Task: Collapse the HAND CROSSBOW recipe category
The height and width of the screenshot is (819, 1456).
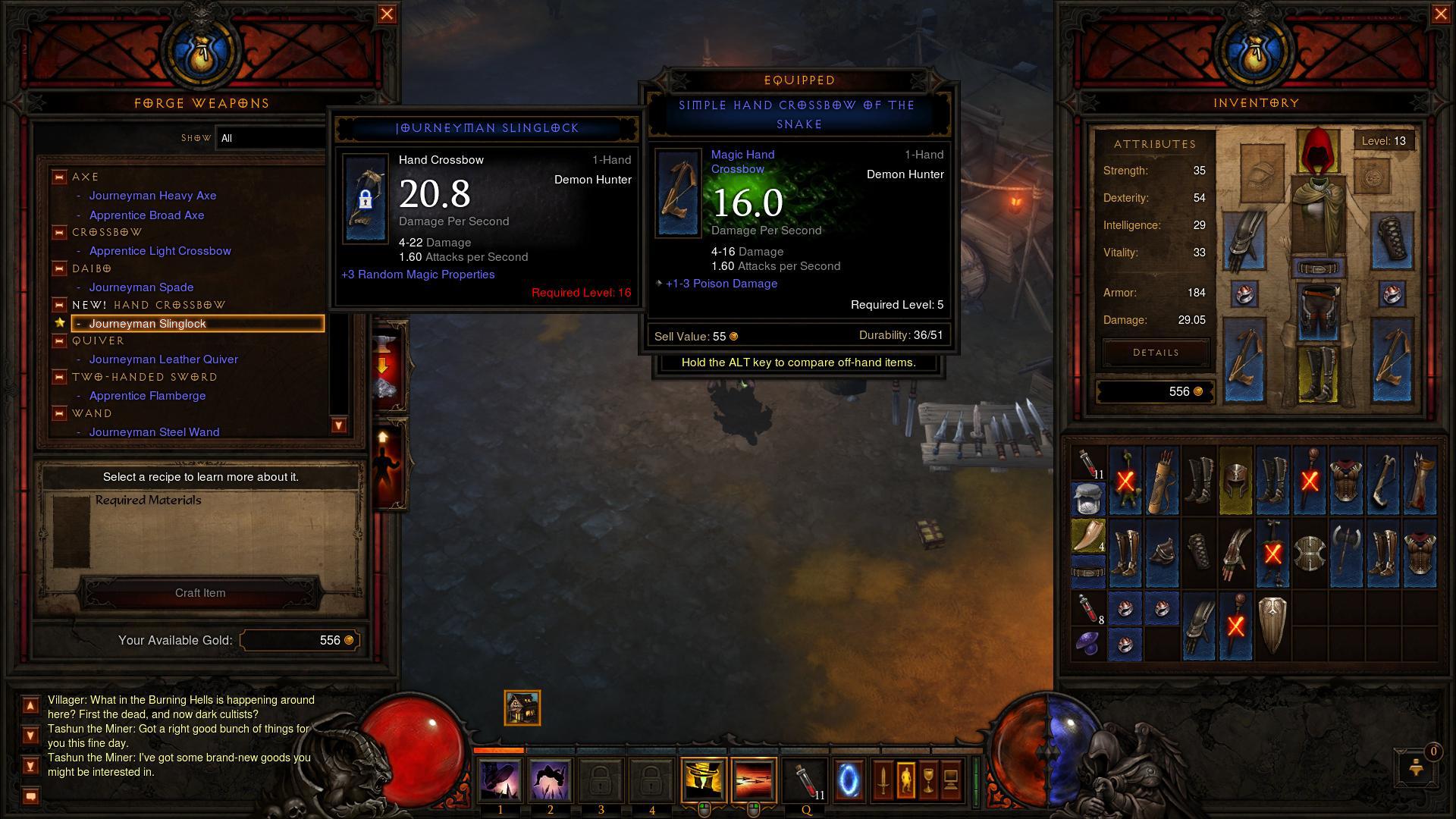Action: tap(58, 305)
